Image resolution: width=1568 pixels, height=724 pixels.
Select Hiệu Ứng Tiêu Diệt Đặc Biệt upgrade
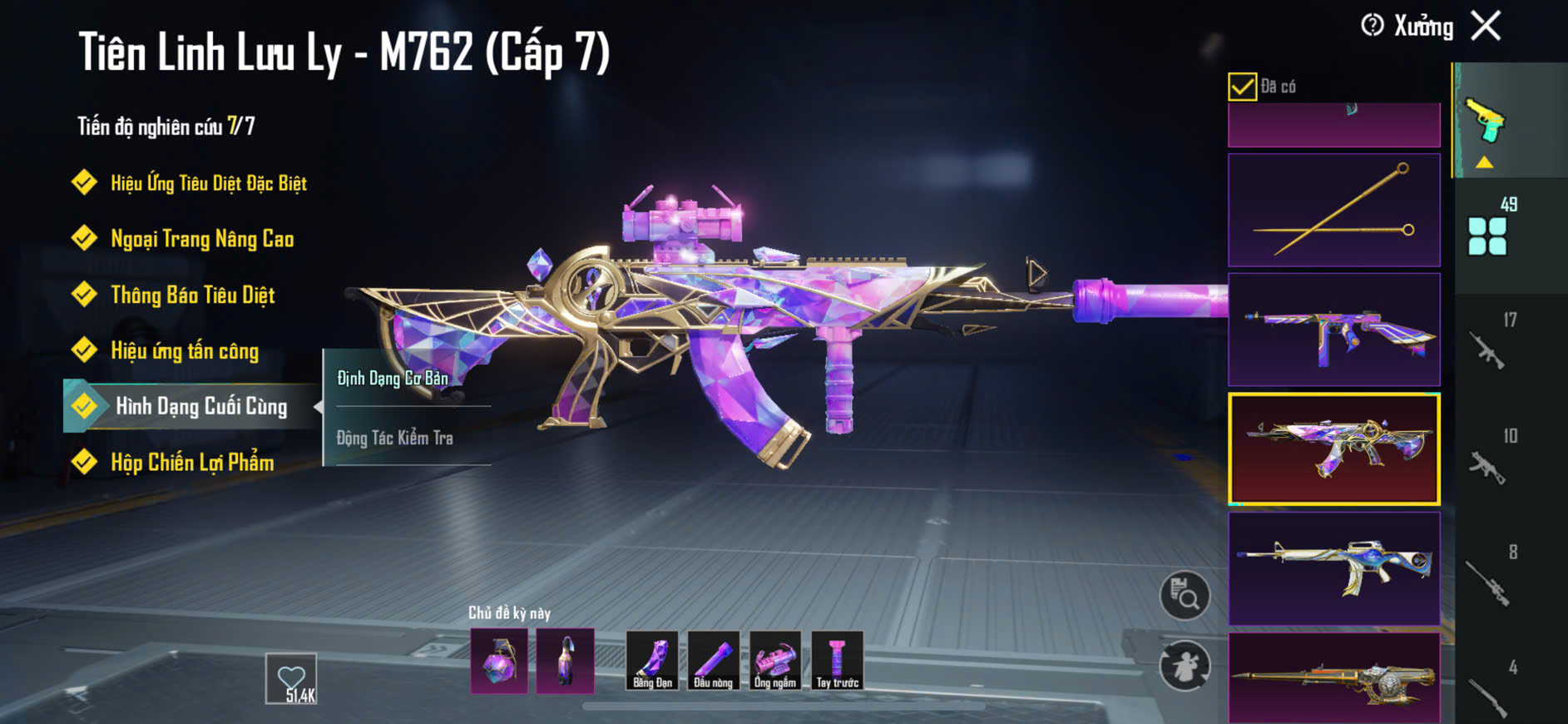point(208,183)
